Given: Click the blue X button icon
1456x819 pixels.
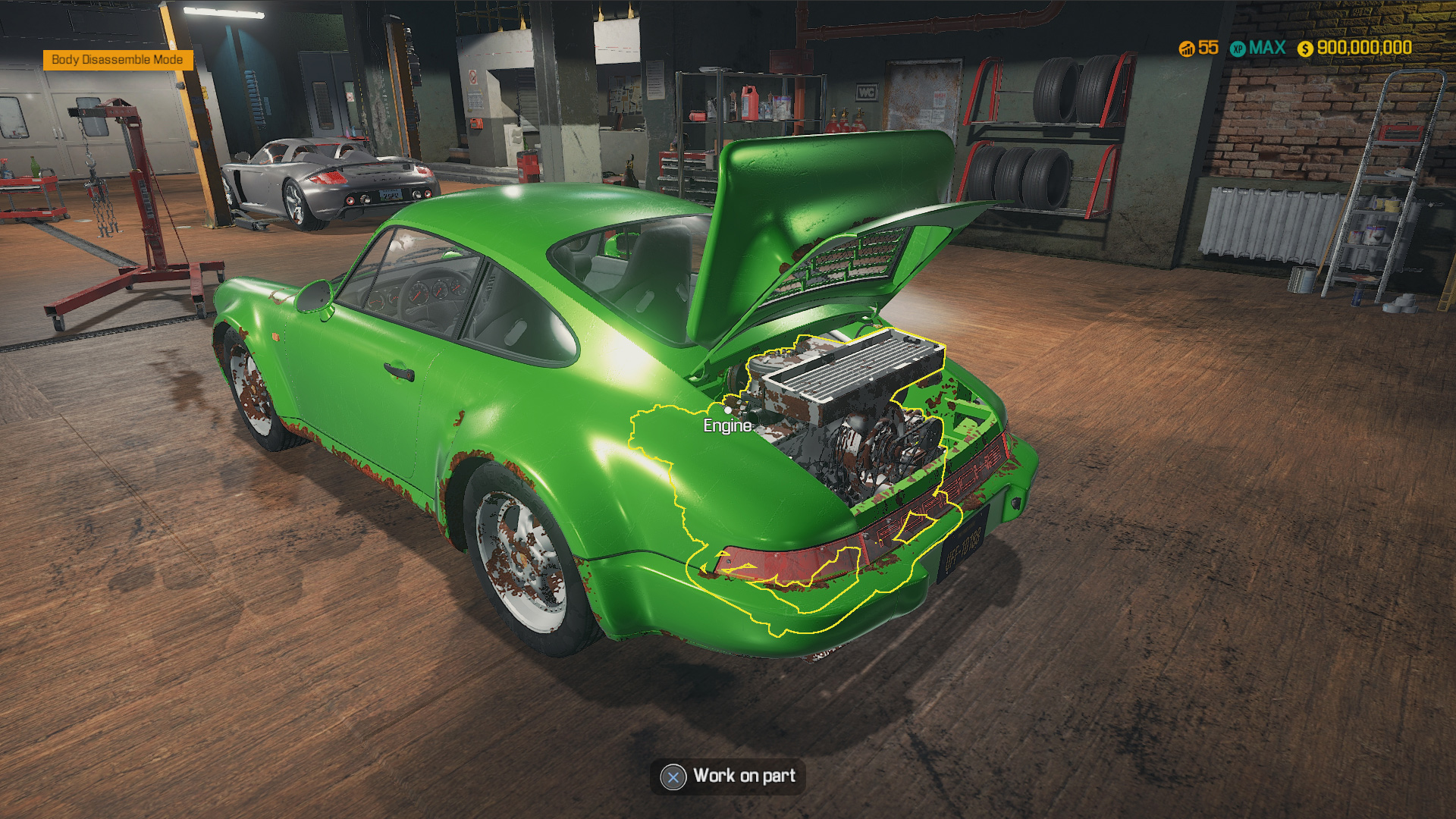Looking at the screenshot, I should point(672,777).
